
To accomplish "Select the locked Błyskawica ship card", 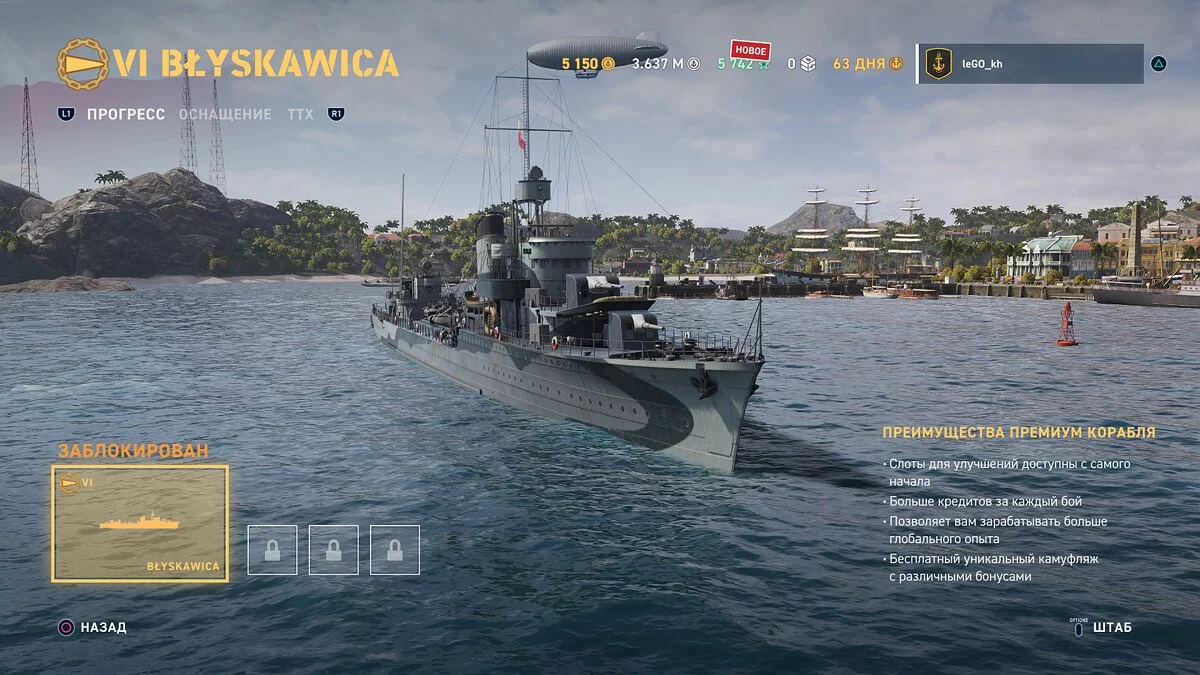I will [140, 524].
